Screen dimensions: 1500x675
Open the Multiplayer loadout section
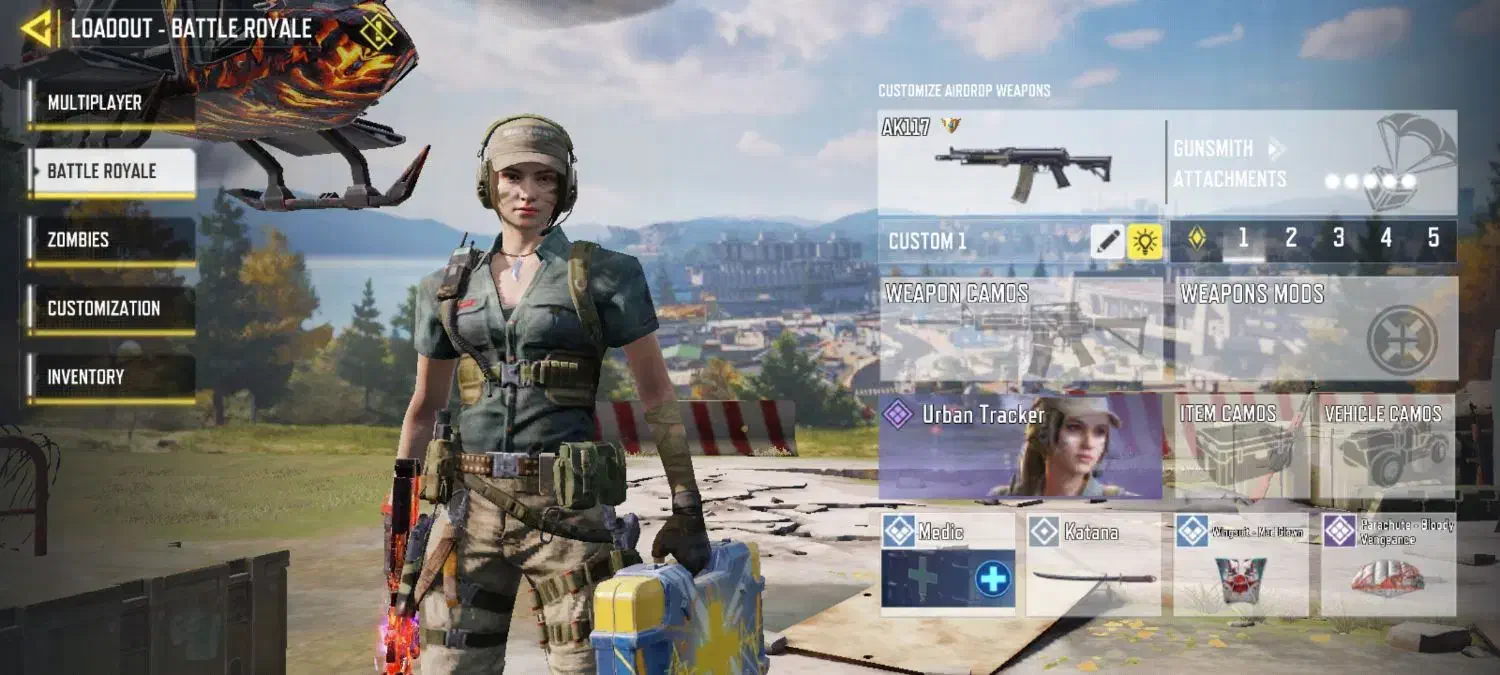(x=110, y=103)
